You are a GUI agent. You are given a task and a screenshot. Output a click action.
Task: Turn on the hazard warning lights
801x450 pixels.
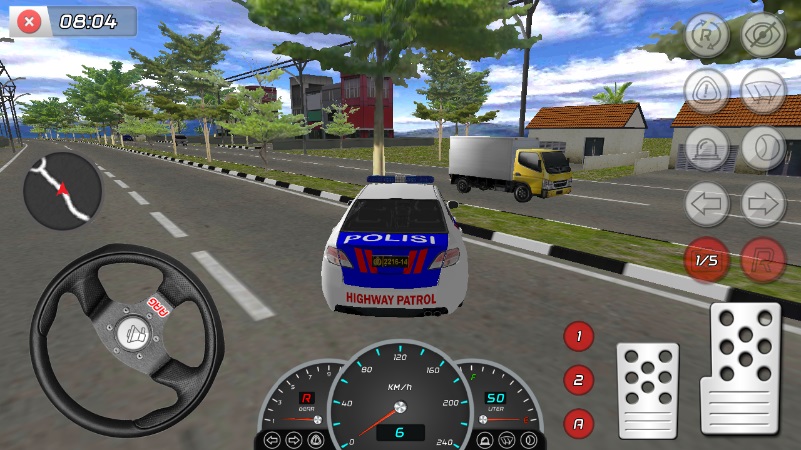(707, 91)
